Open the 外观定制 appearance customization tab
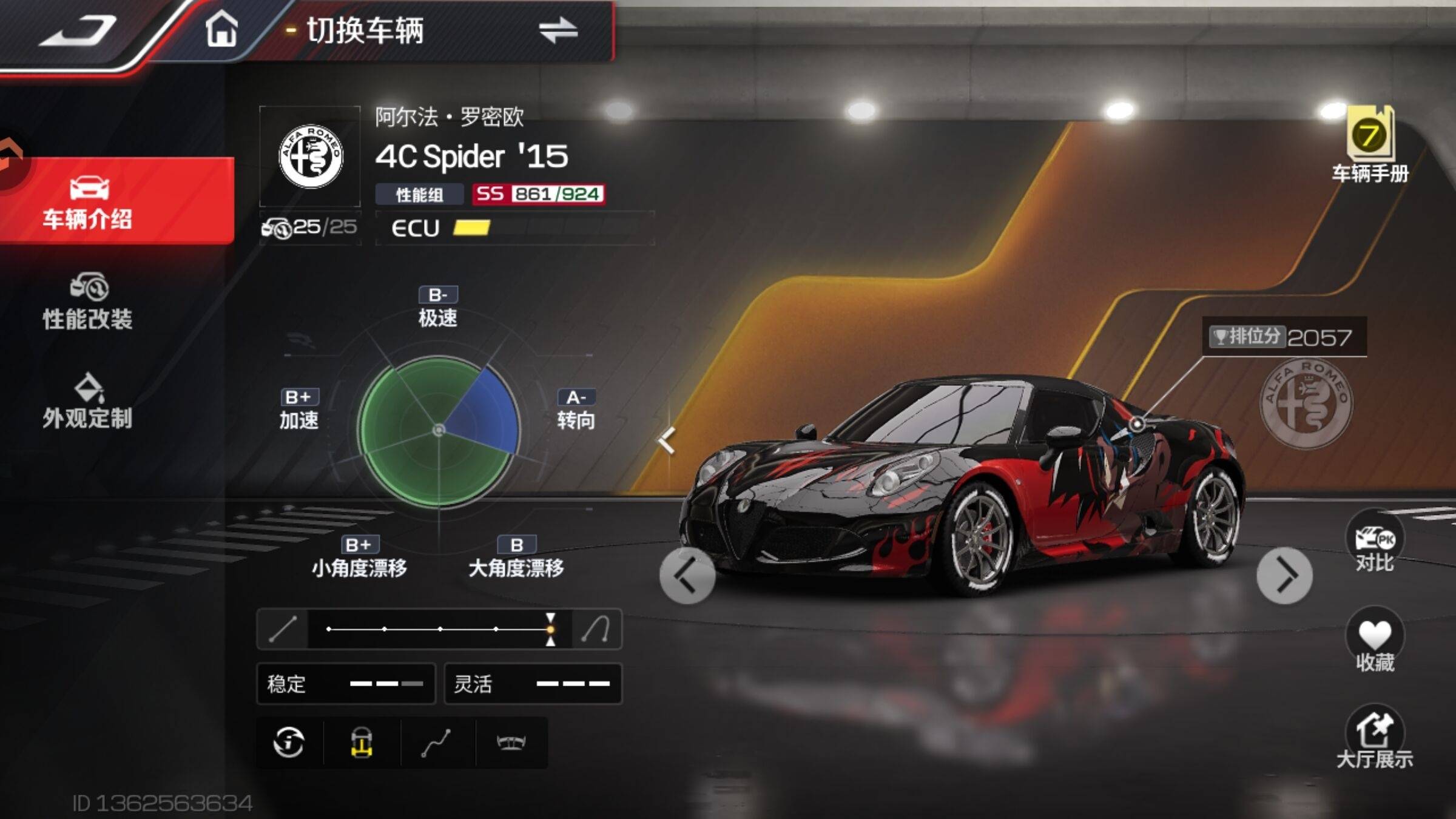The image size is (1456, 819). click(x=88, y=402)
